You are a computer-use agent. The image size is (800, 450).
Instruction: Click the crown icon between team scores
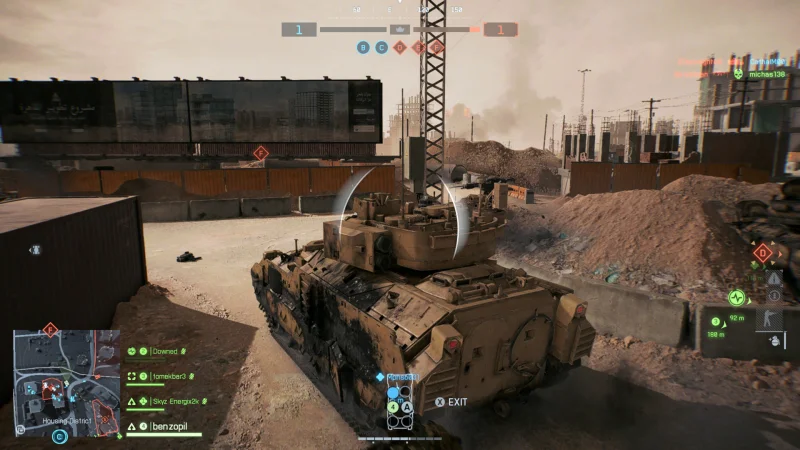(400, 30)
